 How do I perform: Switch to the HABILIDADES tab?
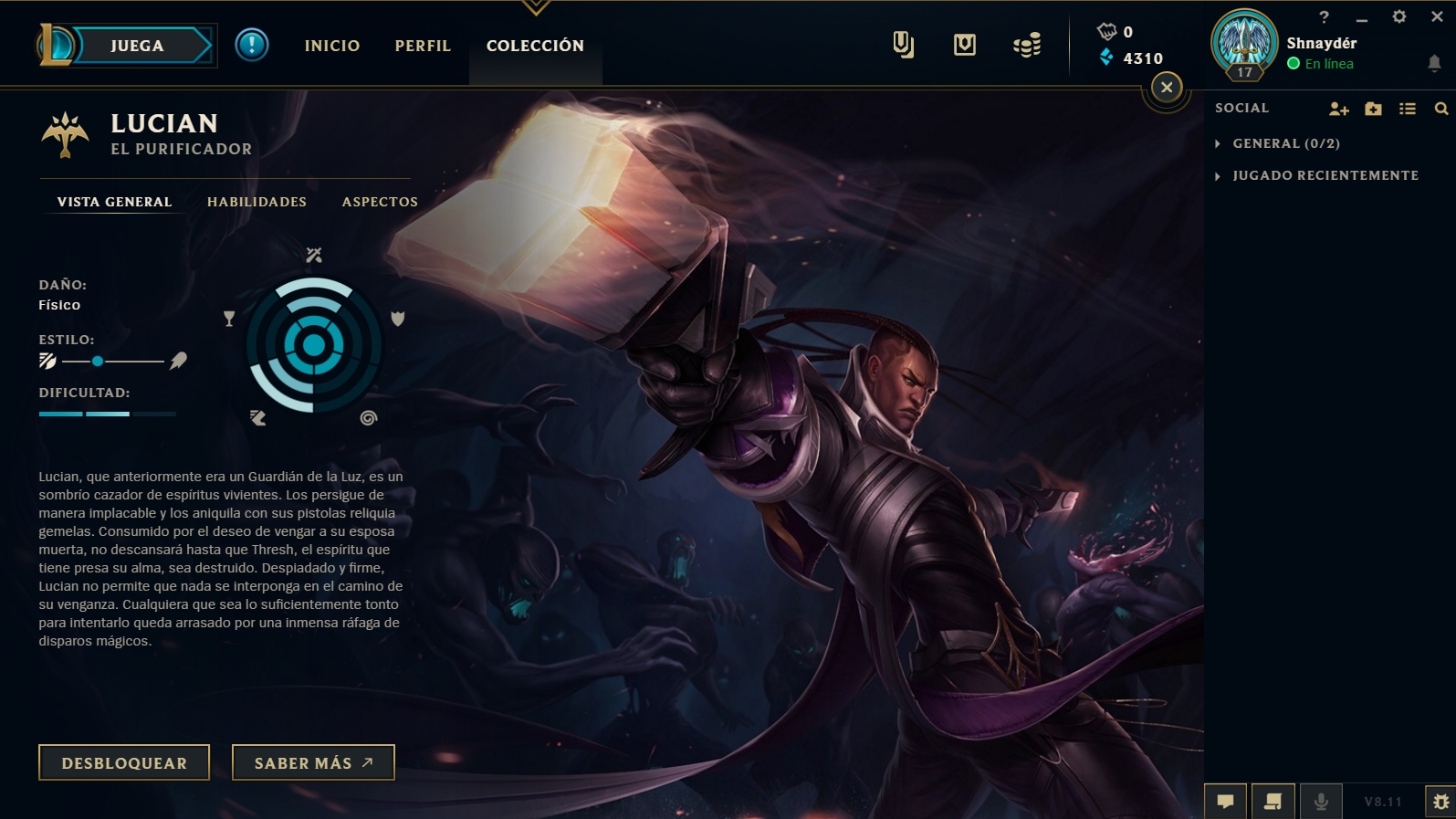[x=257, y=202]
